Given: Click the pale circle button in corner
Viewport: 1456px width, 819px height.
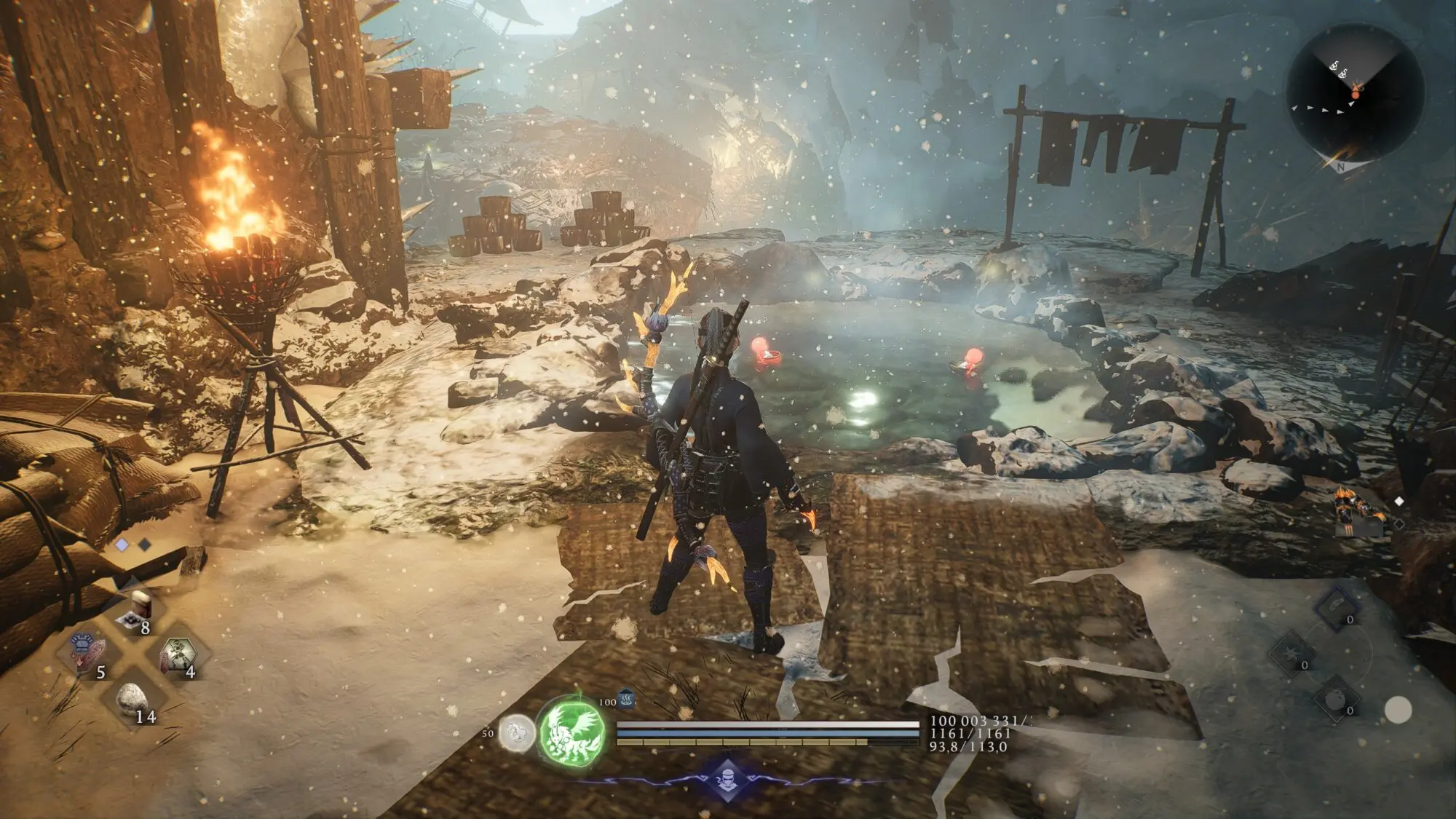Looking at the screenshot, I should (1397, 710).
